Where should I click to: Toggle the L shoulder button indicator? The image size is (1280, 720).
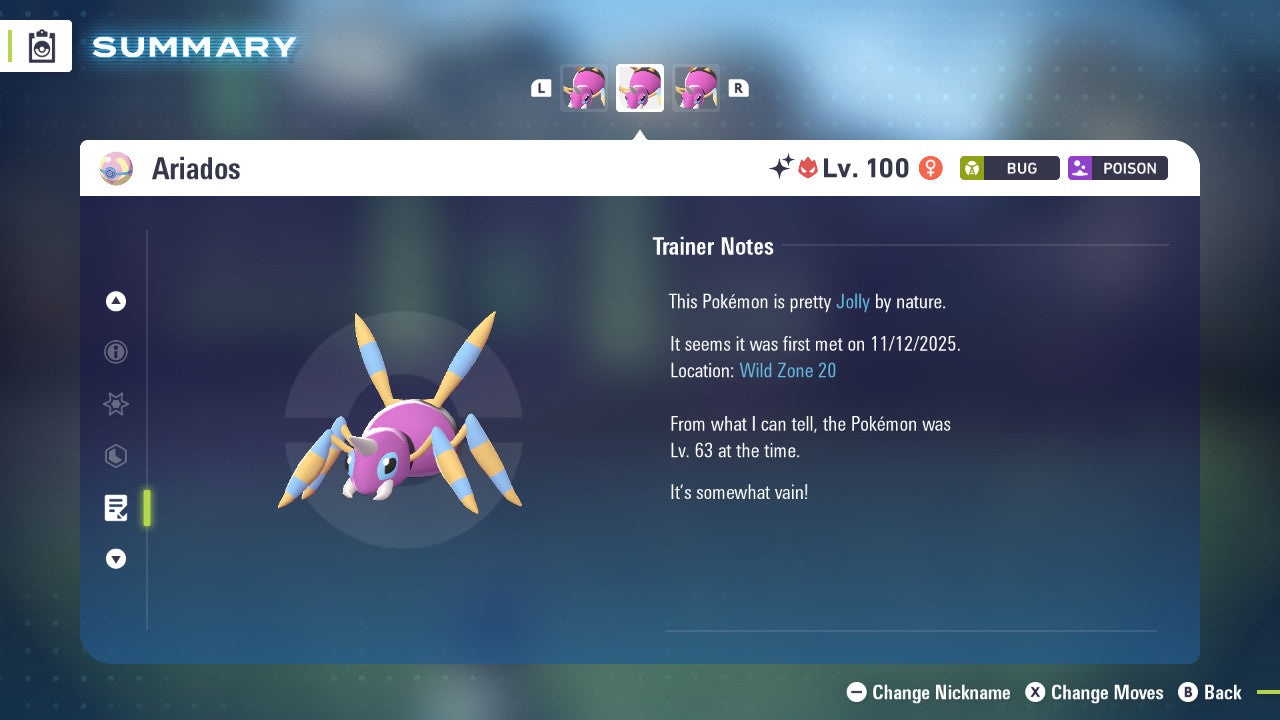541,88
